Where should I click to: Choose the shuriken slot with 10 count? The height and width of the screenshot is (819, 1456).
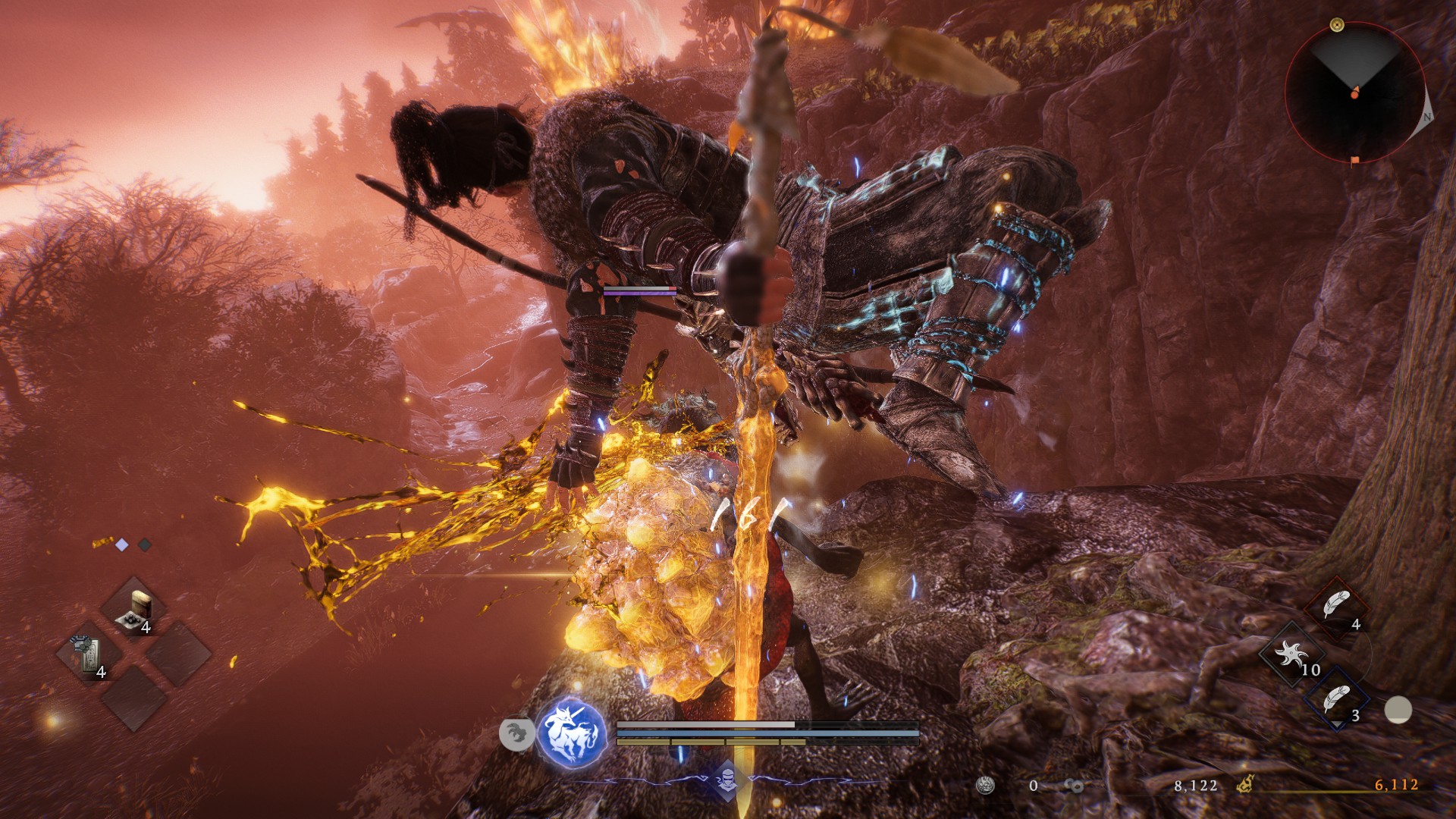coord(1291,654)
